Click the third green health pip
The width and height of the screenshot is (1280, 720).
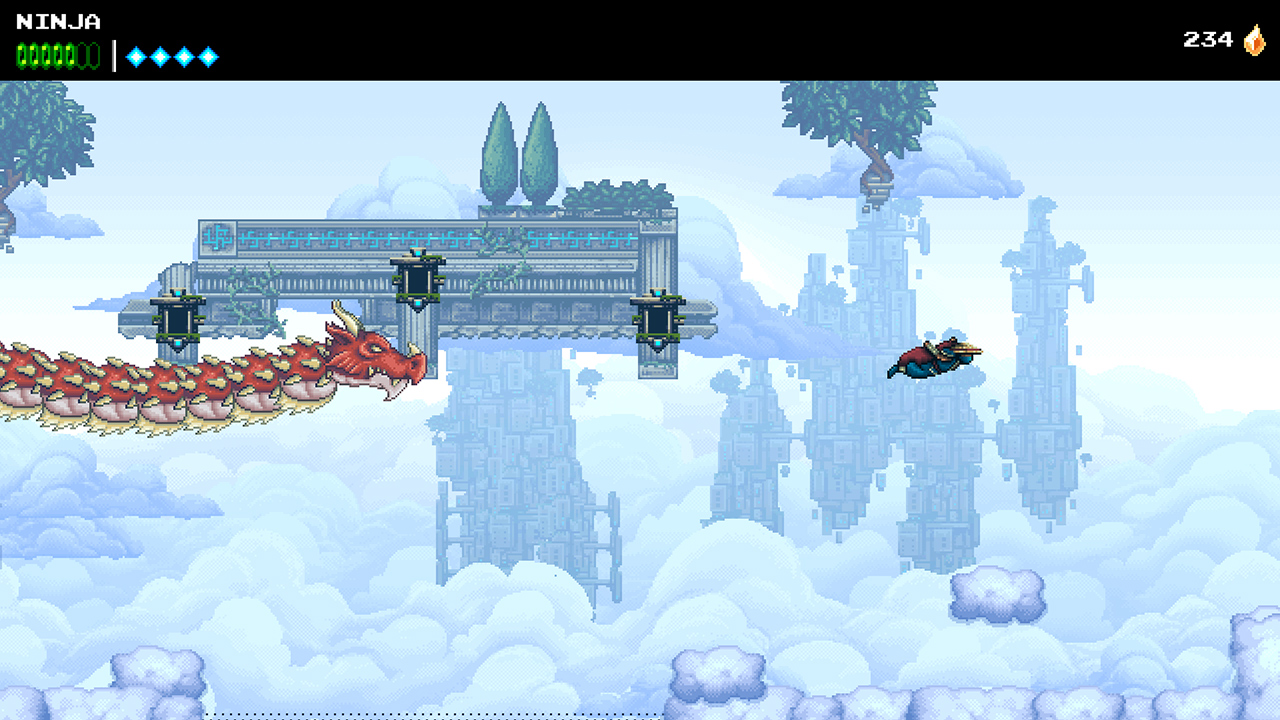tap(45, 54)
